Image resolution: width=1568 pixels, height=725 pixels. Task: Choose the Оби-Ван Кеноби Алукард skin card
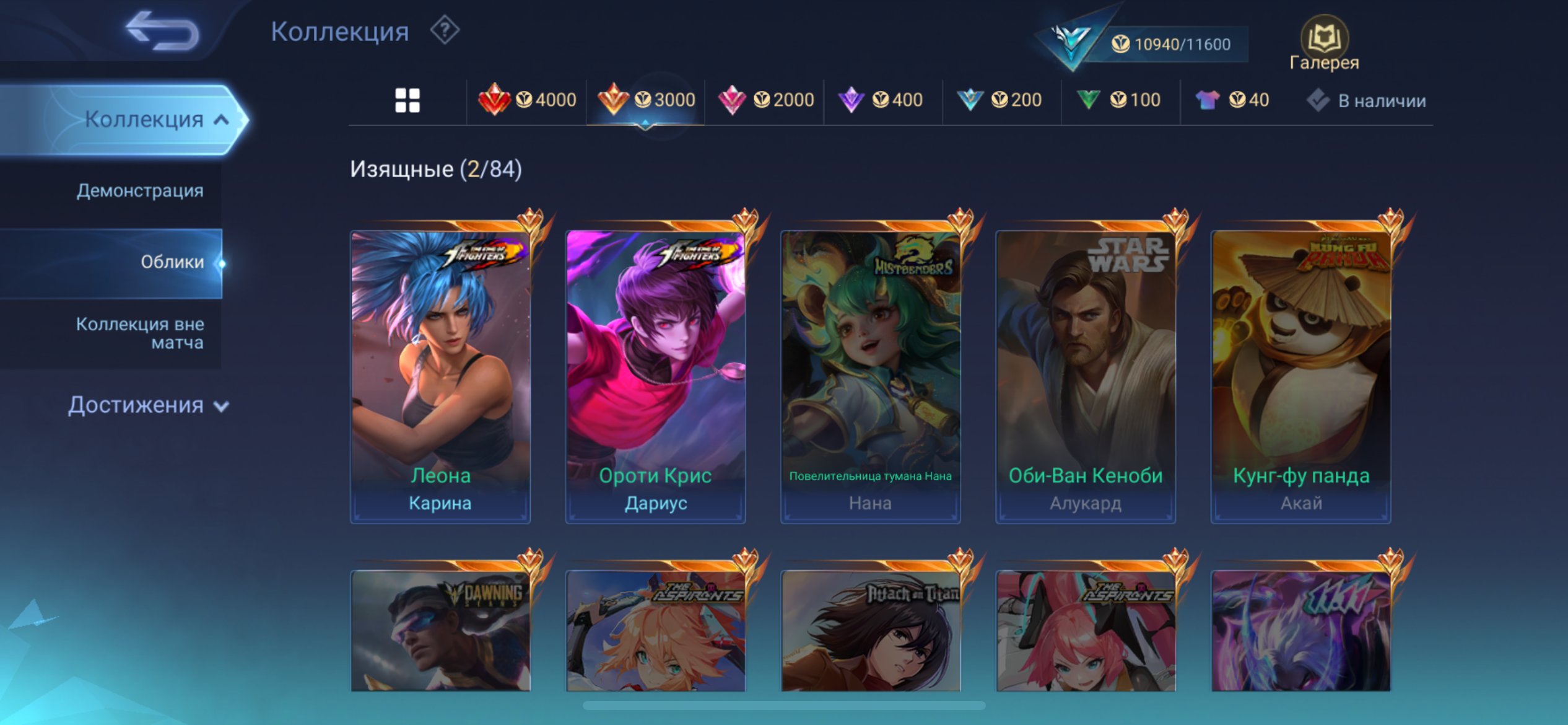coord(1086,376)
